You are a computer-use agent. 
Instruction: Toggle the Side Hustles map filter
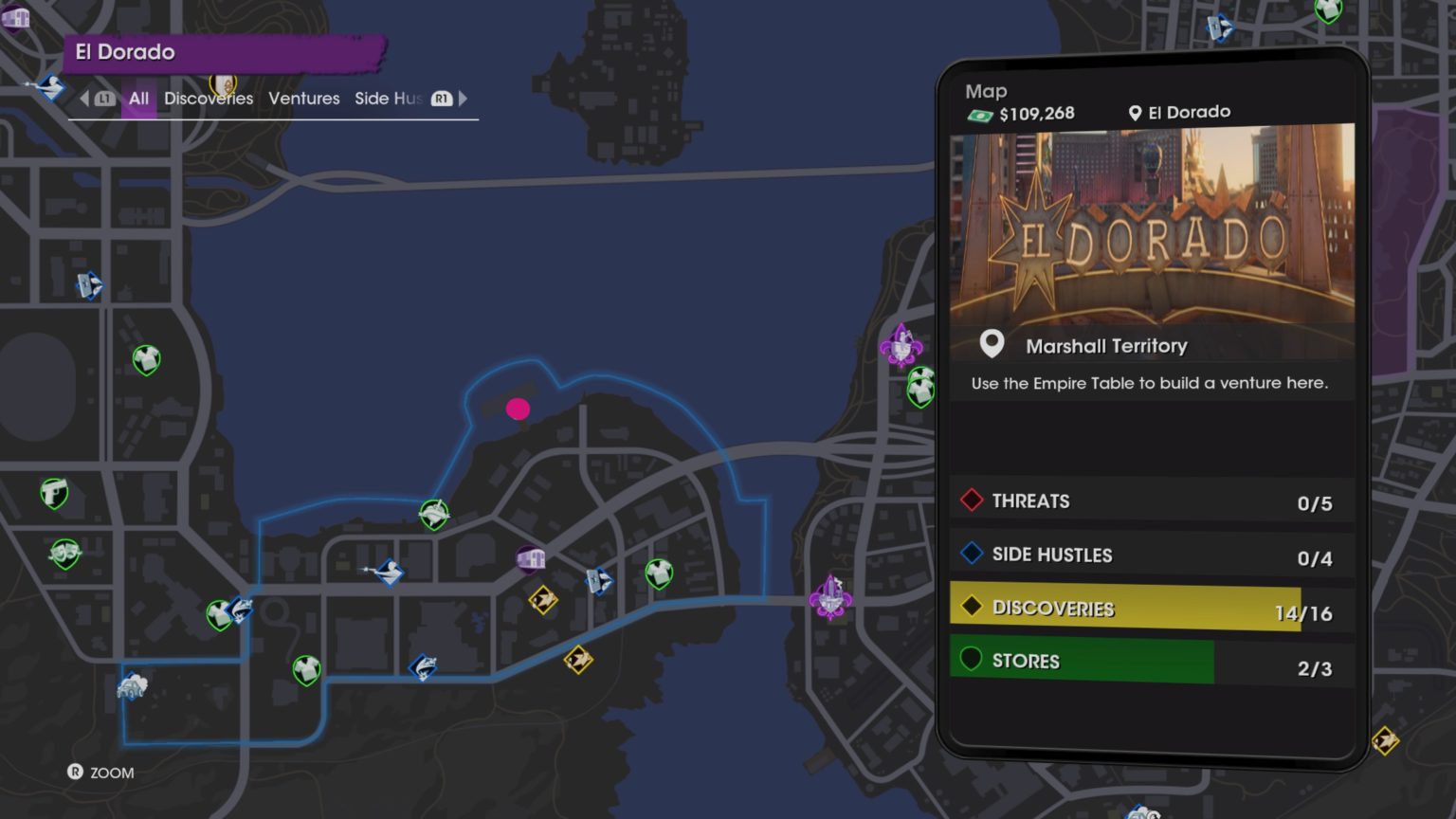[x=1153, y=555]
